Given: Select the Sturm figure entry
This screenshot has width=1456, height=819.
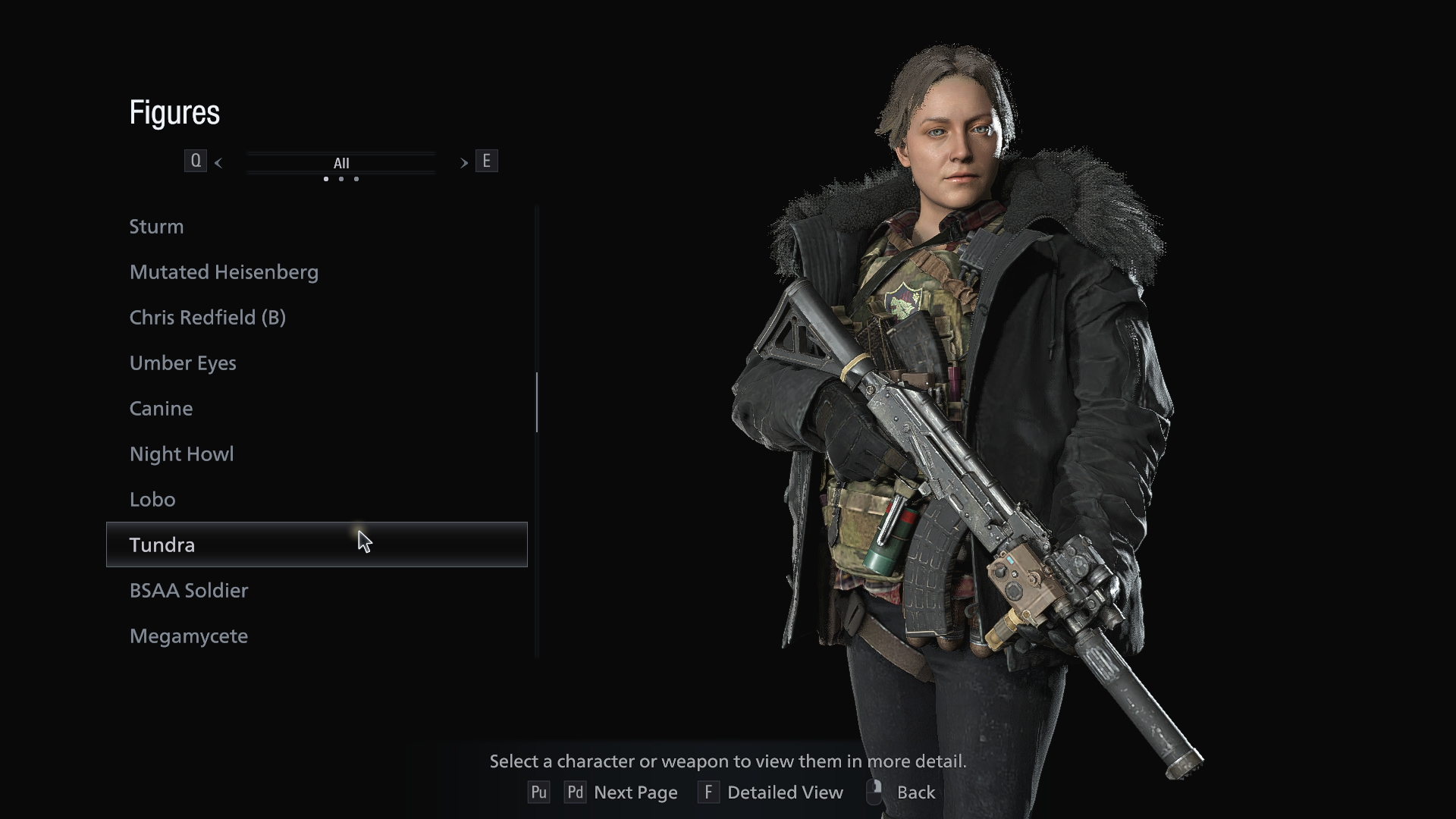Looking at the screenshot, I should [156, 227].
